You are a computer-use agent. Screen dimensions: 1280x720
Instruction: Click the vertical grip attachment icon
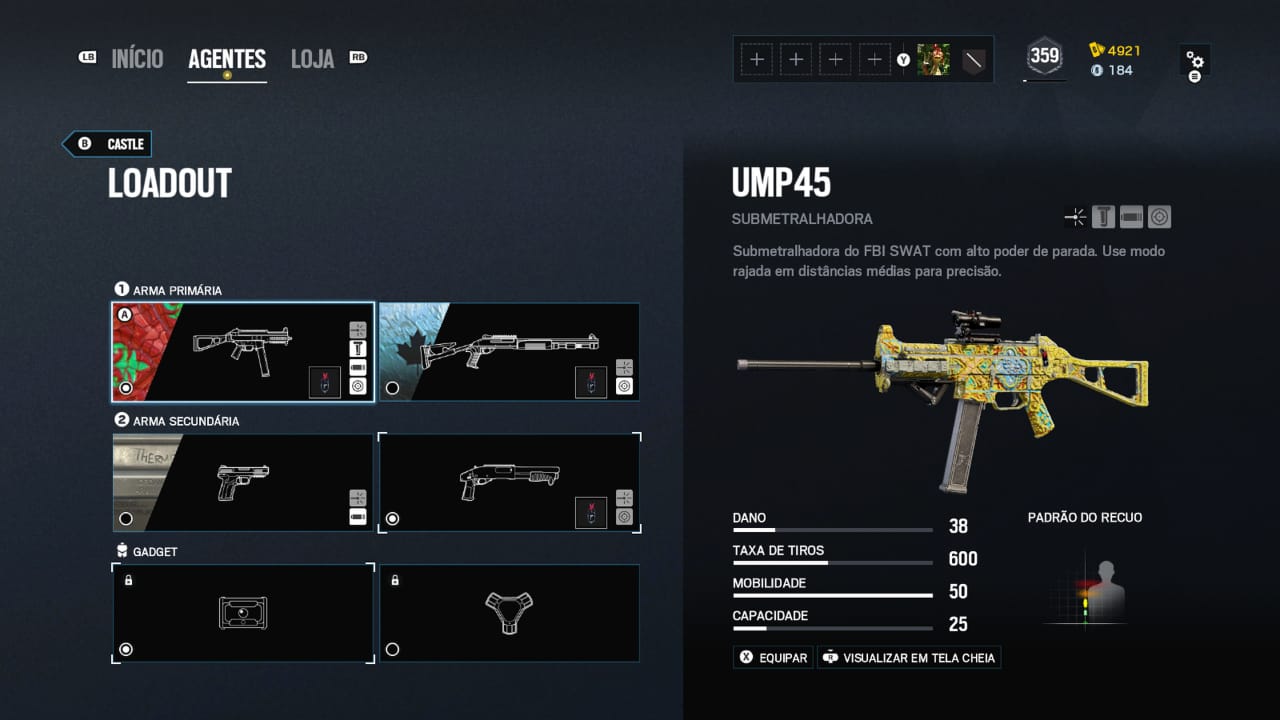click(1103, 216)
